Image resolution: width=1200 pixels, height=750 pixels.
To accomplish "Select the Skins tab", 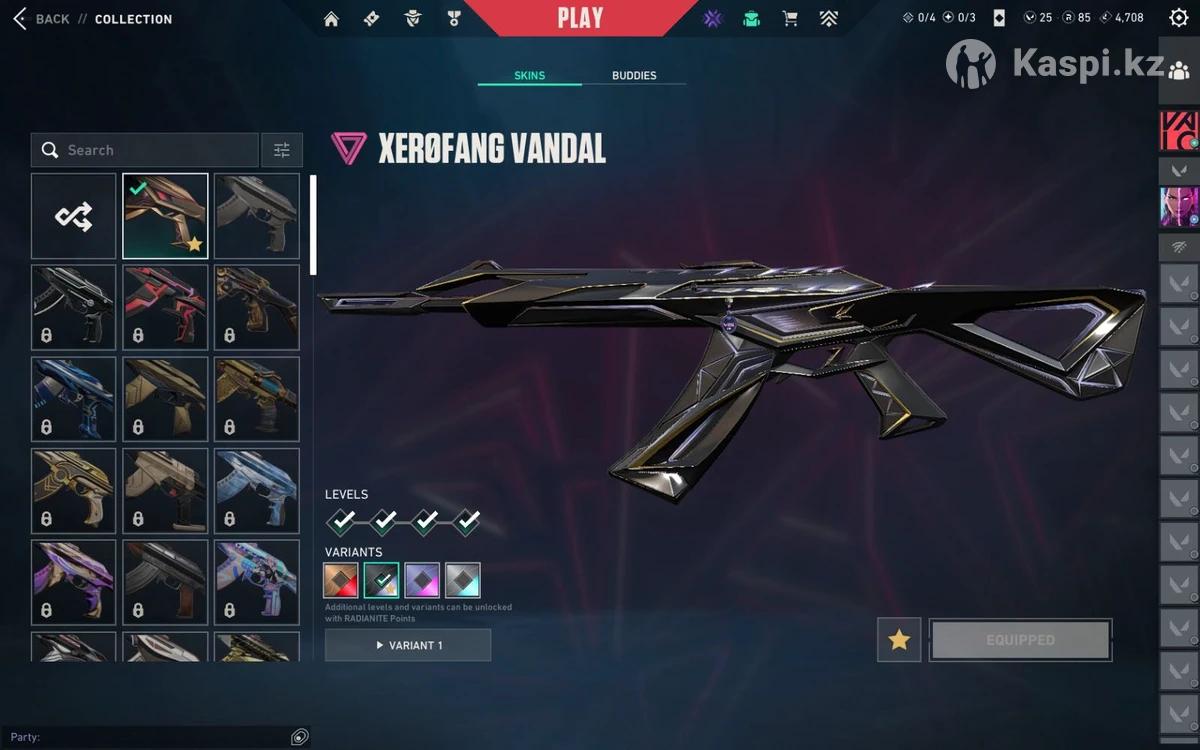I will tap(529, 76).
